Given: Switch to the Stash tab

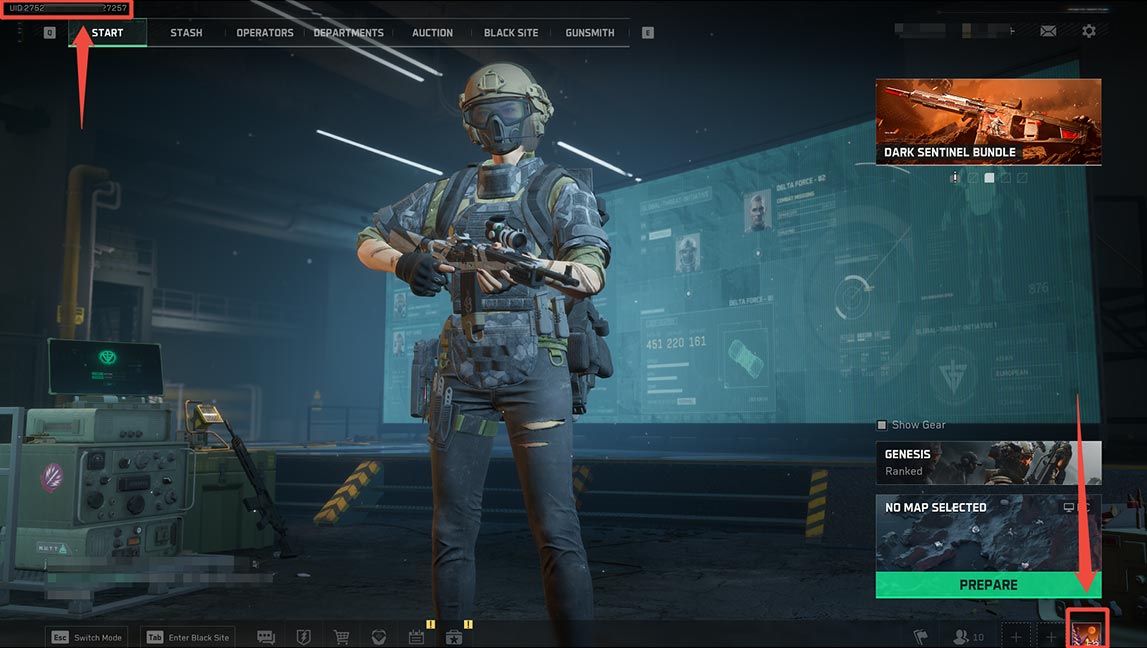Looking at the screenshot, I should [x=186, y=33].
